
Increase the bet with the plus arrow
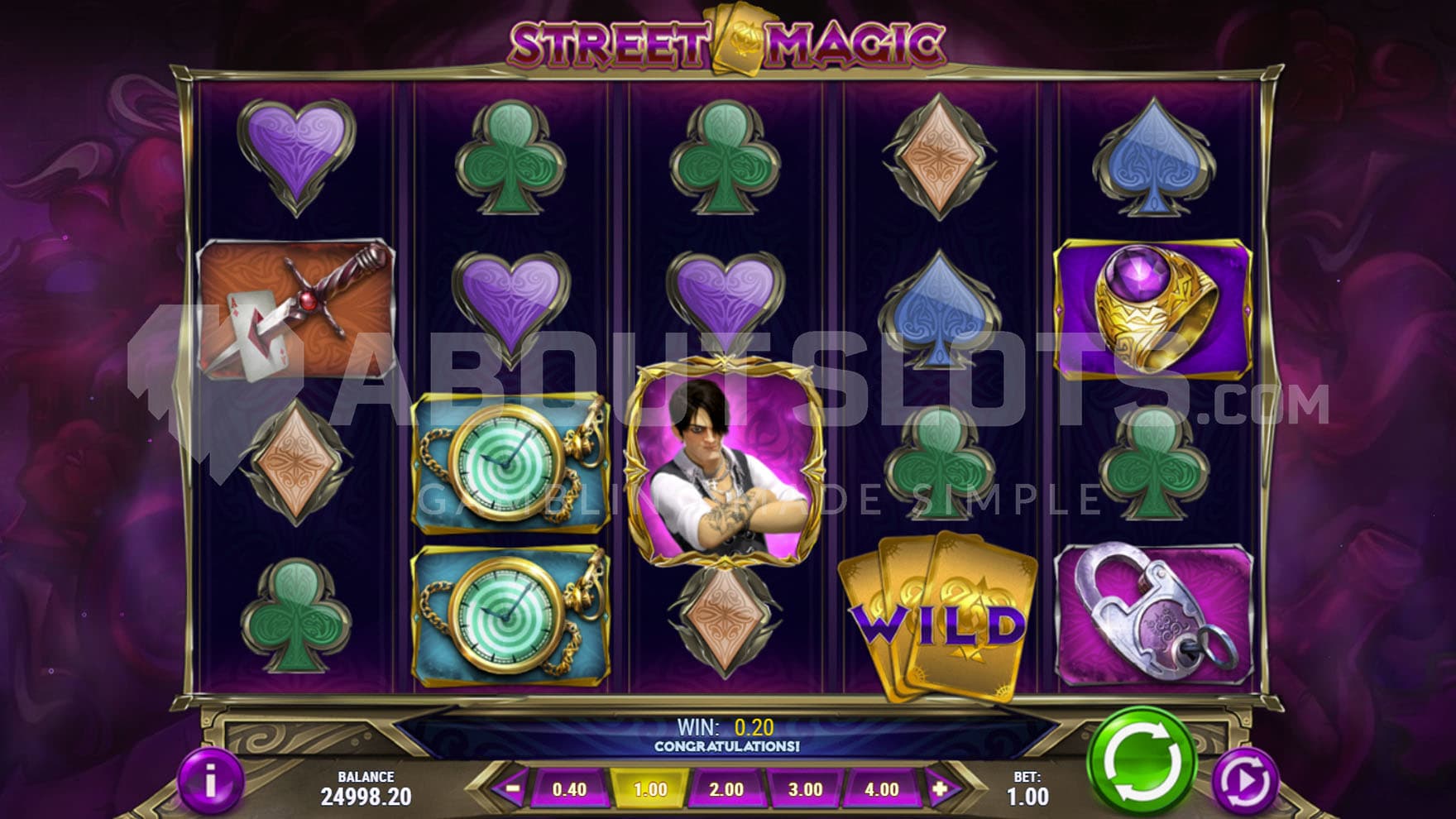(940, 789)
